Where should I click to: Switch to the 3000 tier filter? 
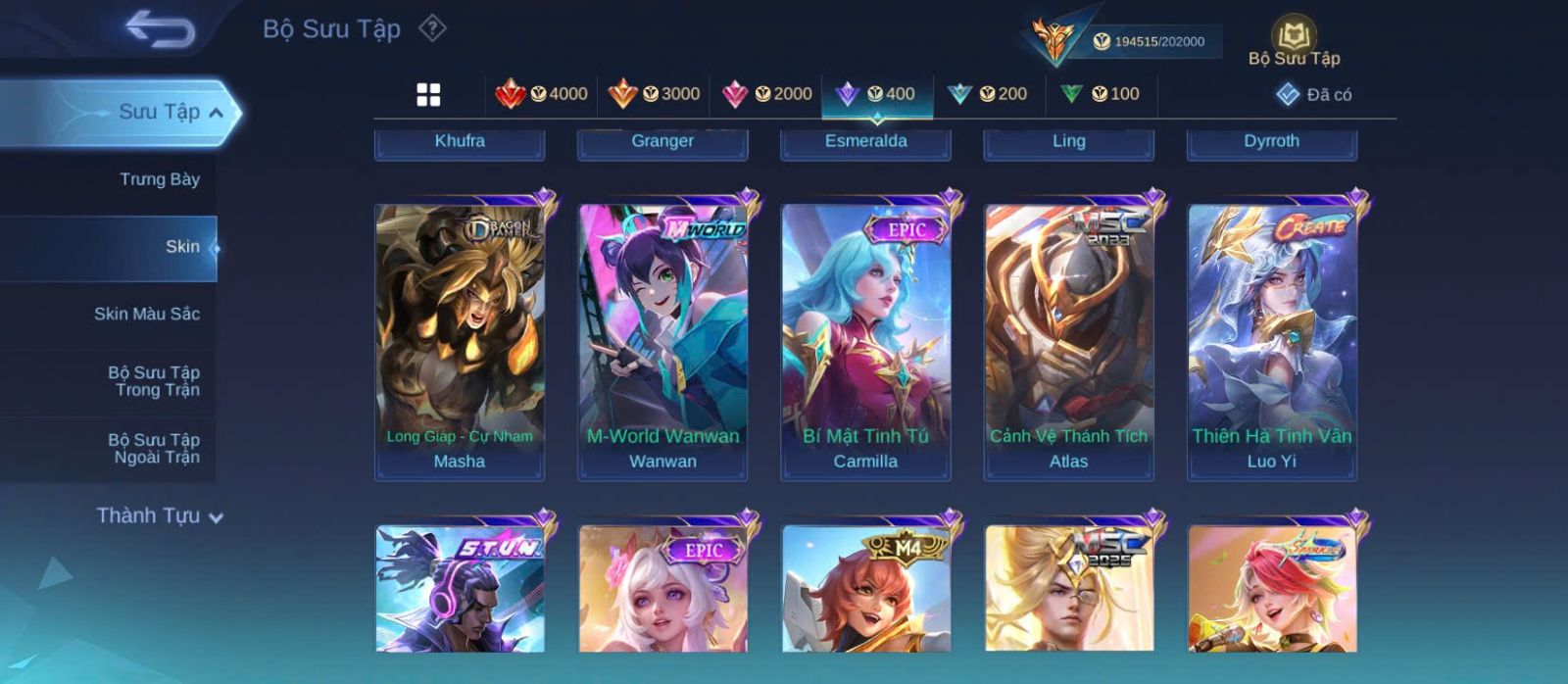pos(654,94)
